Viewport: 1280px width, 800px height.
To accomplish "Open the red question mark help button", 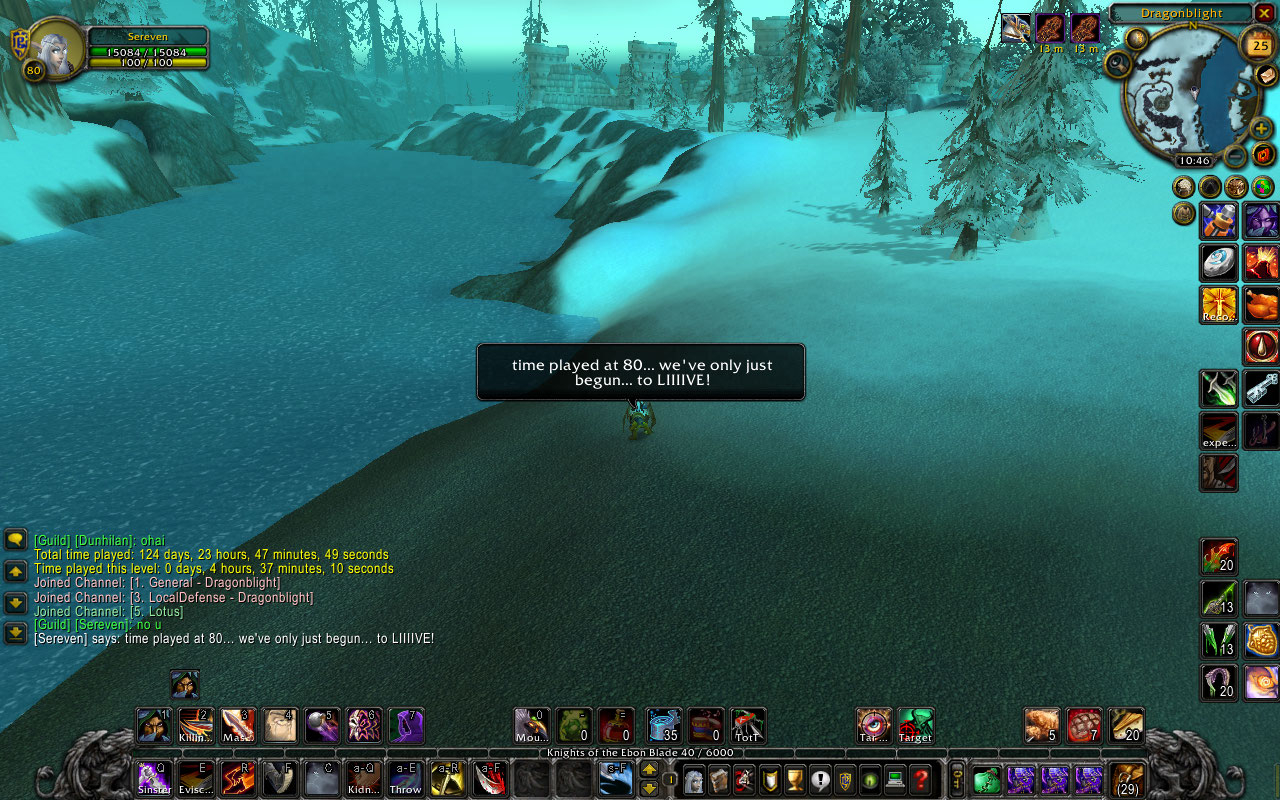I will 921,779.
